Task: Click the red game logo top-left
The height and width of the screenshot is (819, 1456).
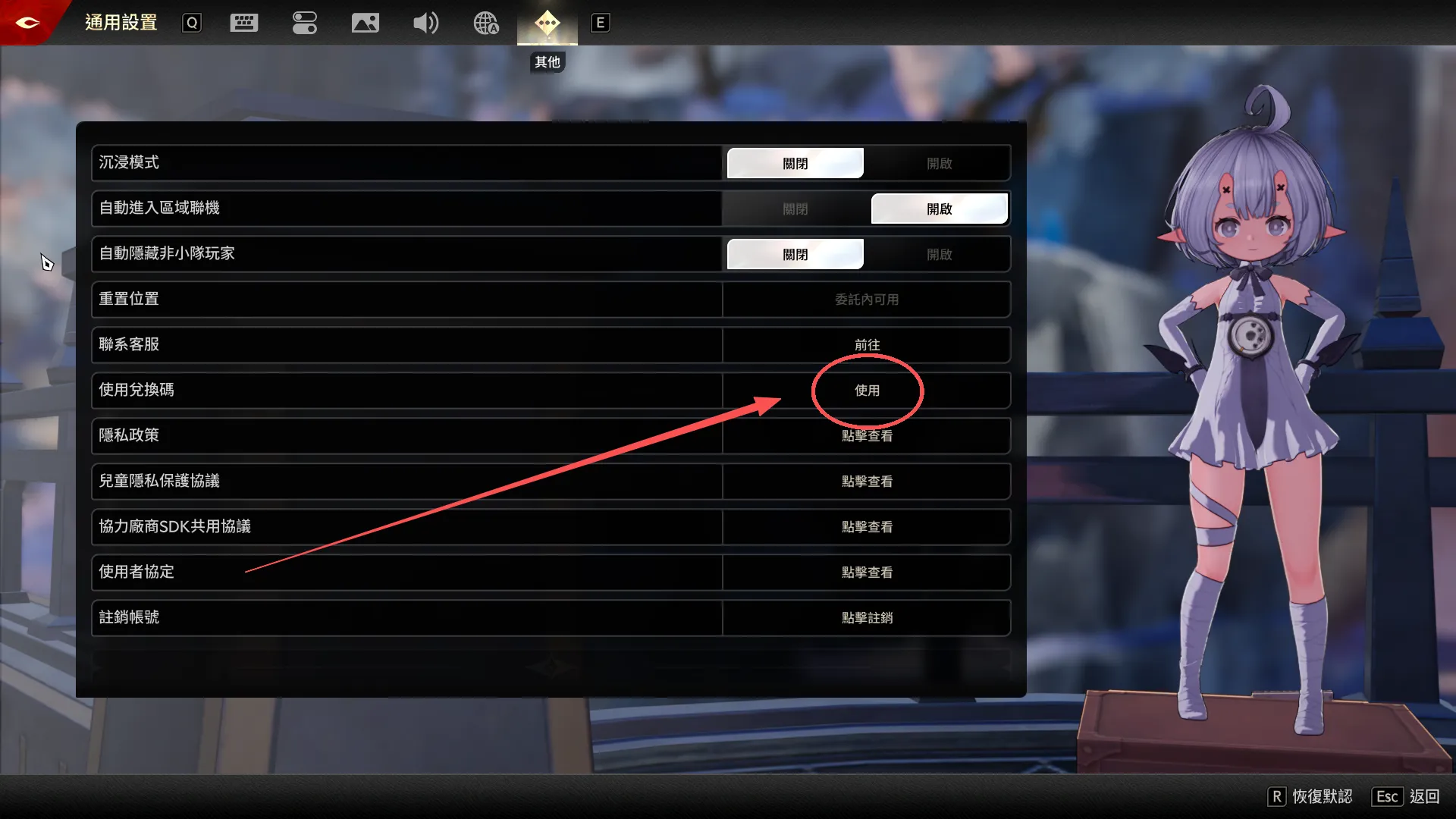Action: pyautogui.click(x=27, y=22)
